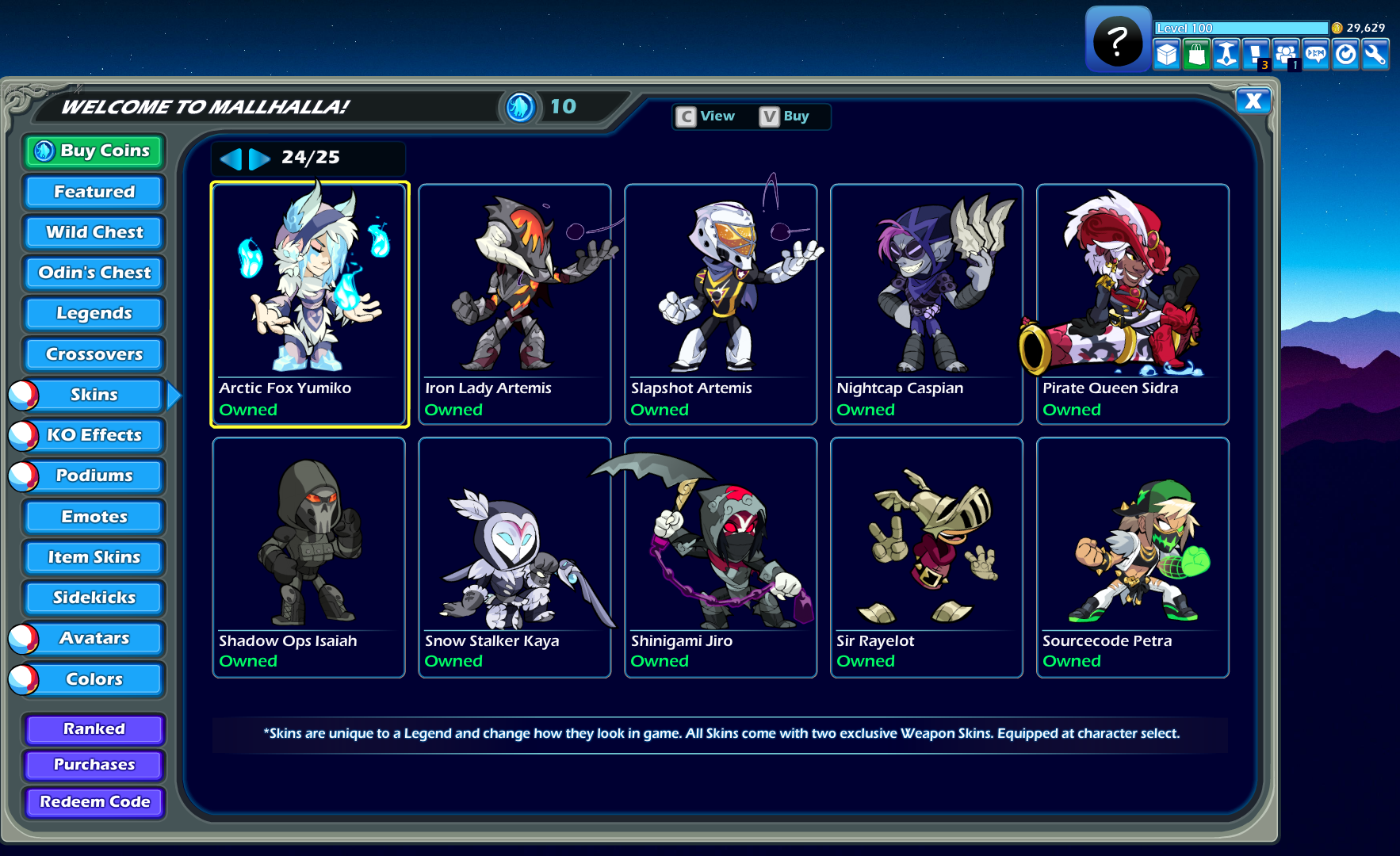Open the hammer legends icon in top bar
The height and width of the screenshot is (856, 1400).
pyautogui.click(x=1226, y=54)
